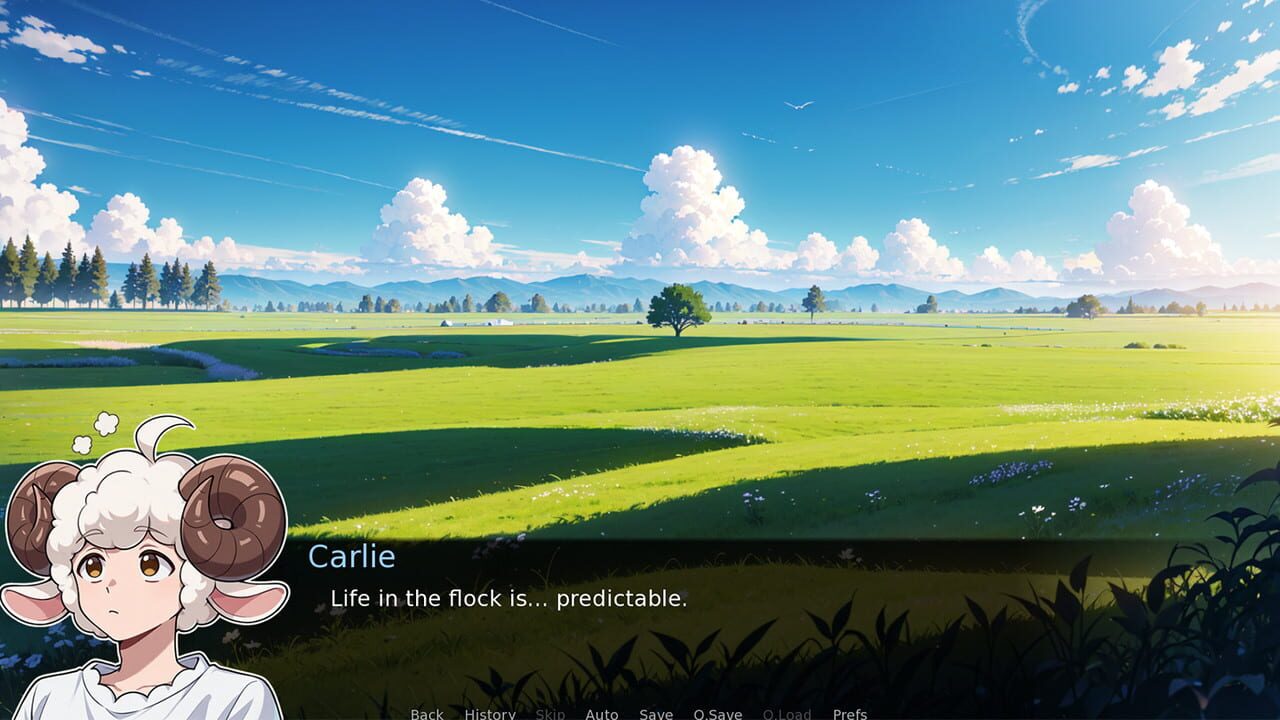Click Save on the quick menu bar
This screenshot has height=720, width=1280.
point(655,714)
